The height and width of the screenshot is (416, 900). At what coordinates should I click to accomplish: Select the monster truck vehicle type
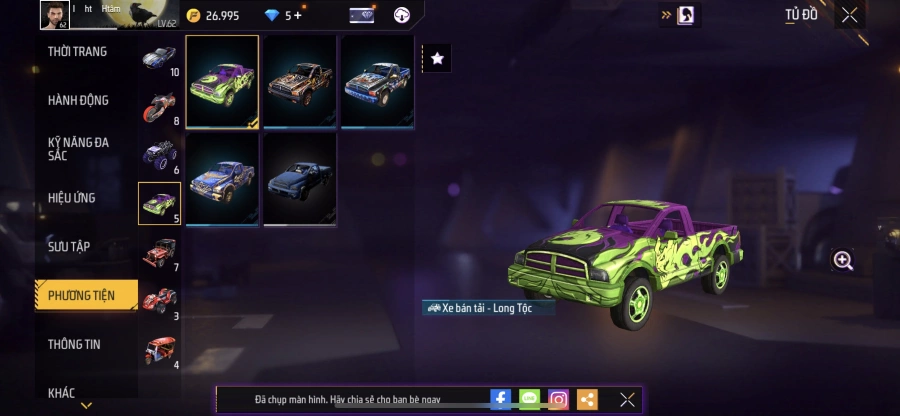159,154
